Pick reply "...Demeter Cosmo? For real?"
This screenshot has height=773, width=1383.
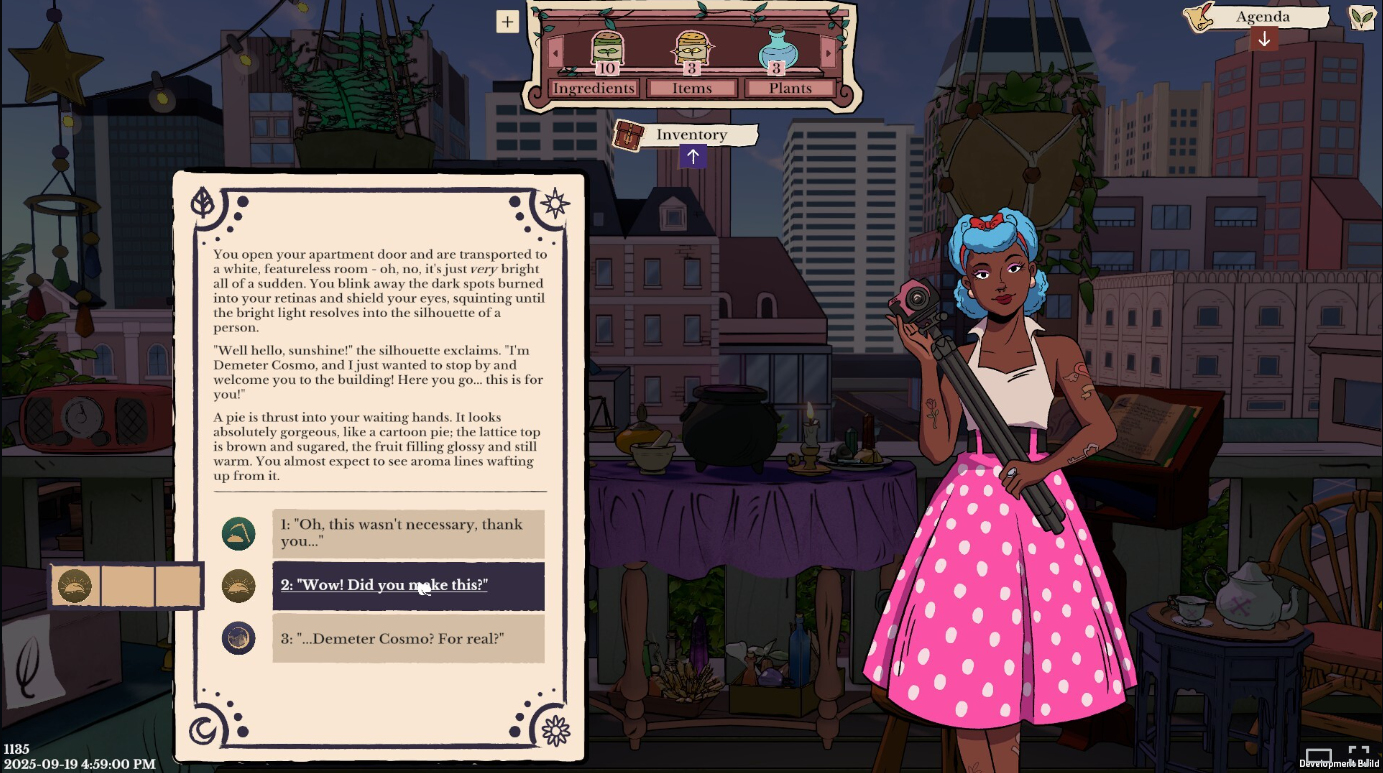click(408, 638)
